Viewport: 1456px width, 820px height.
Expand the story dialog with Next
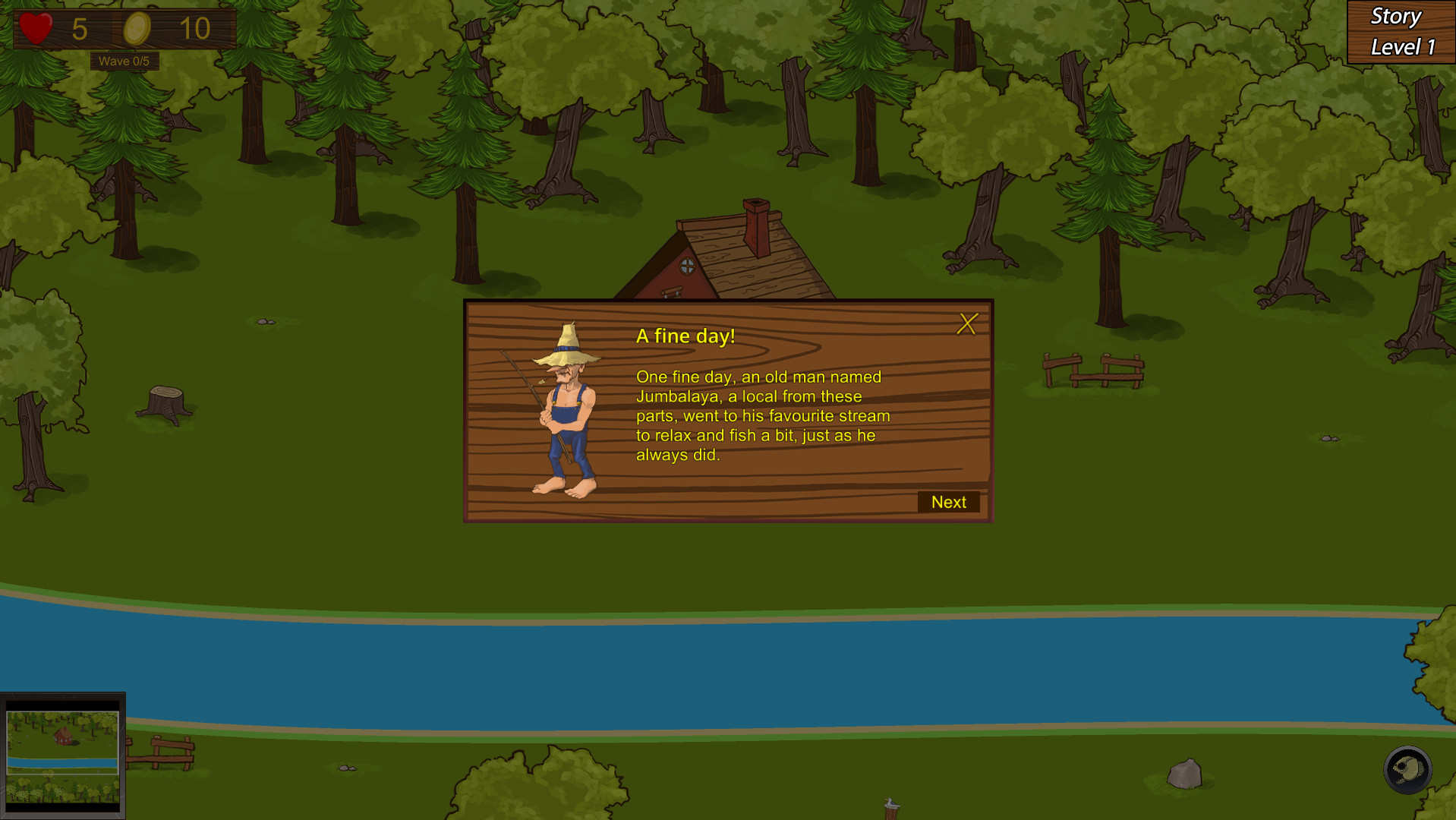click(948, 502)
